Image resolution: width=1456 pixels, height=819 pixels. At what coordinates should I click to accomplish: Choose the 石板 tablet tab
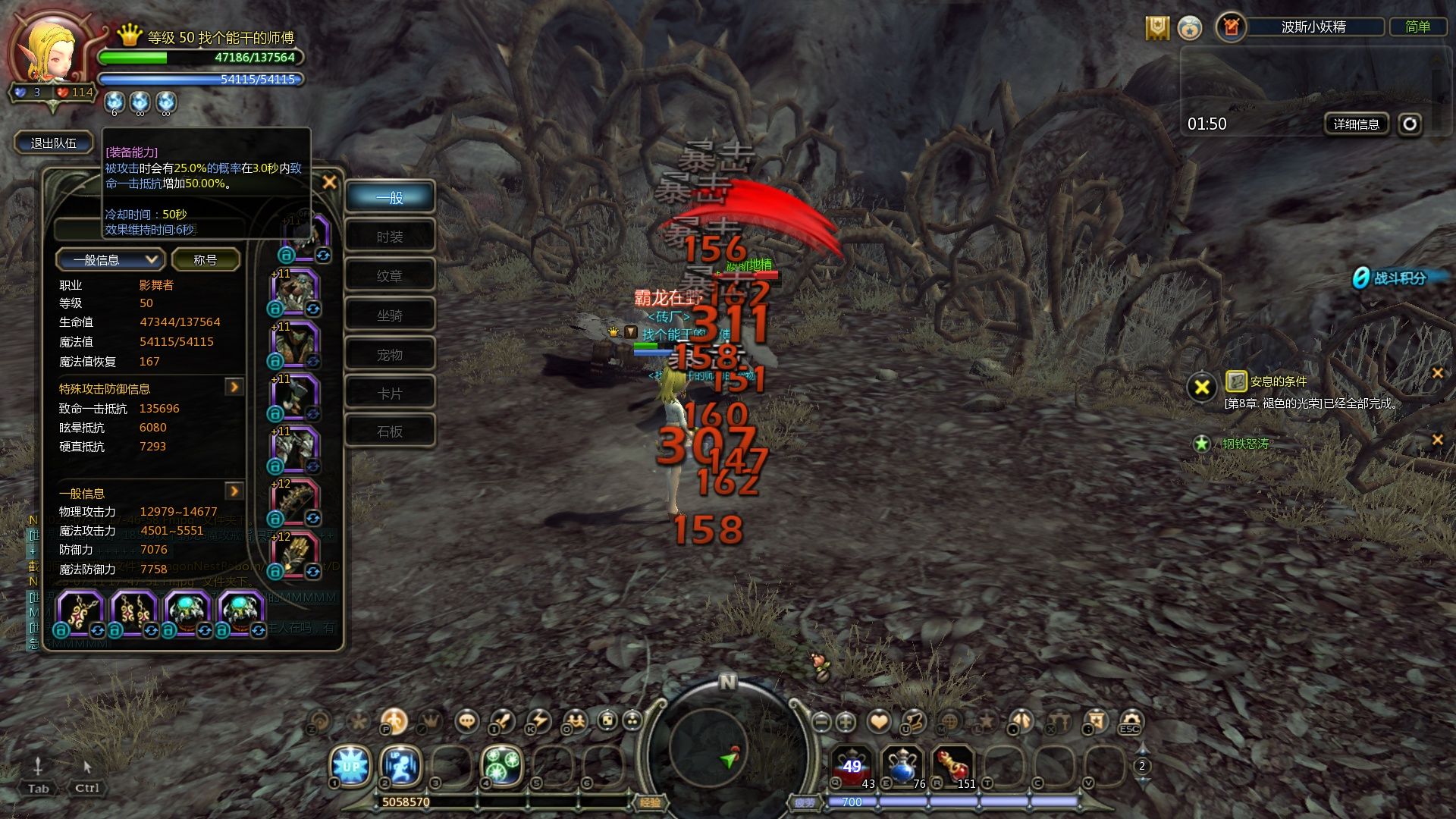(390, 431)
